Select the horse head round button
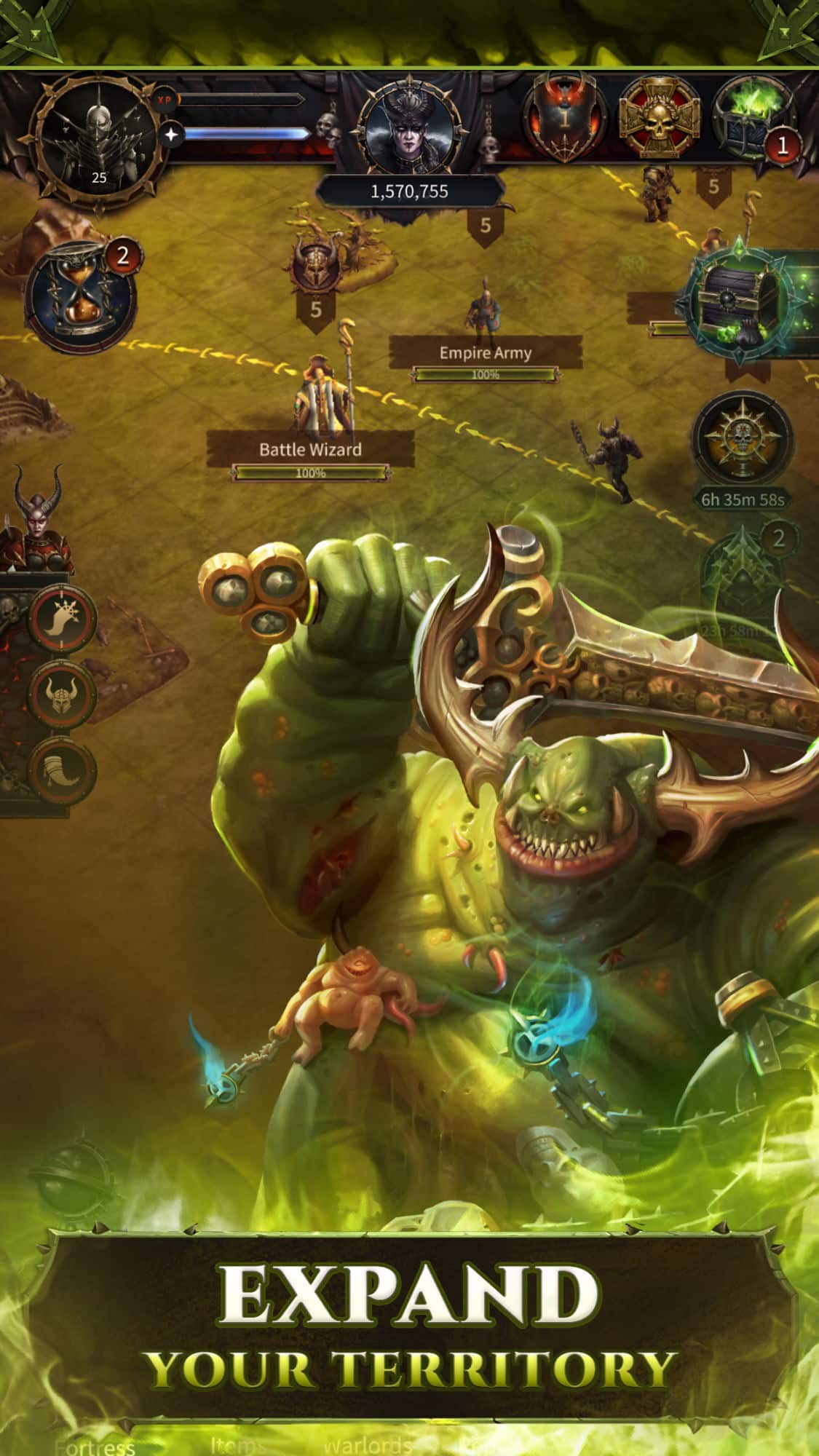This screenshot has width=819, height=1456. click(x=63, y=619)
